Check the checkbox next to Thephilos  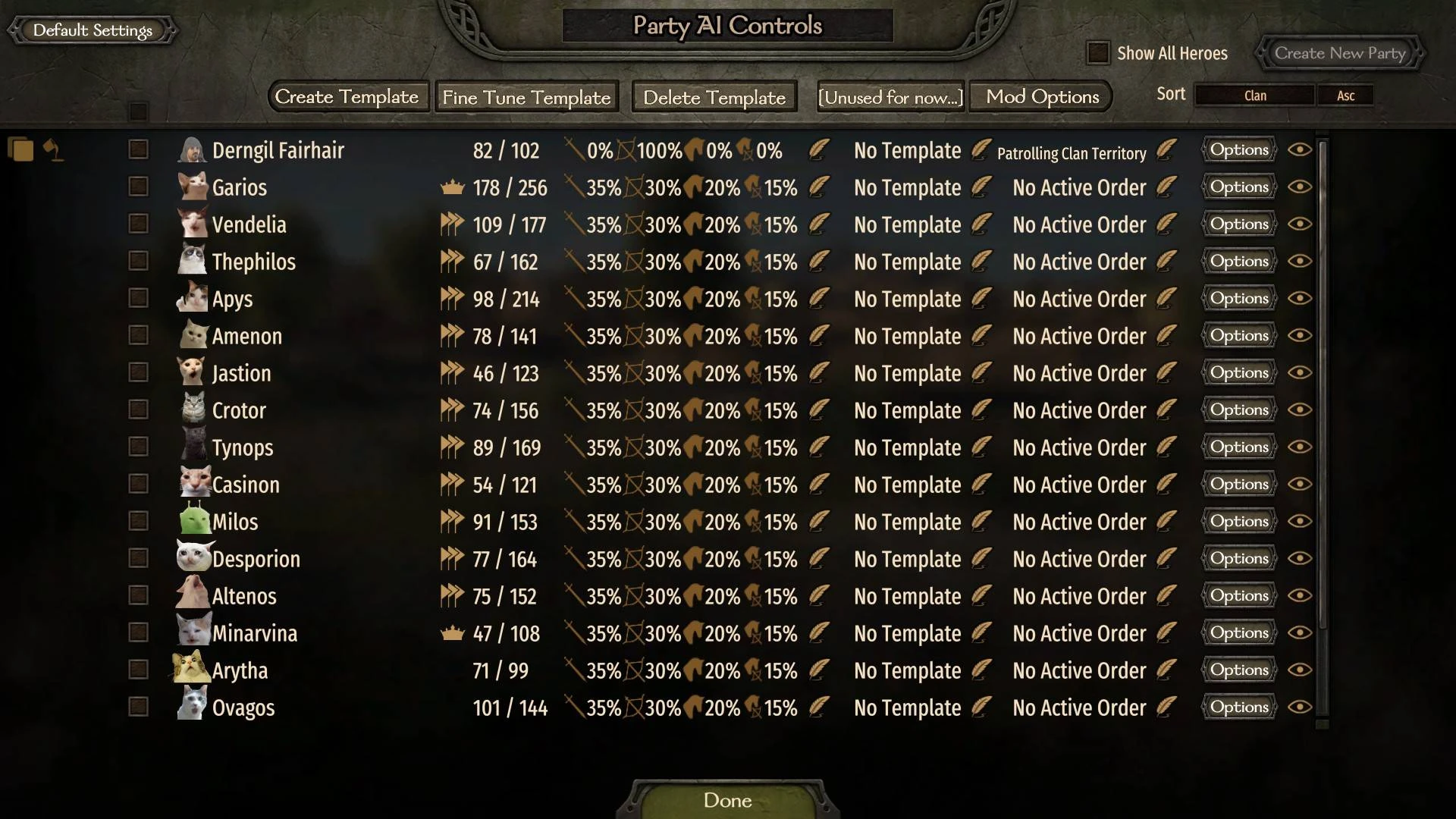[138, 261]
